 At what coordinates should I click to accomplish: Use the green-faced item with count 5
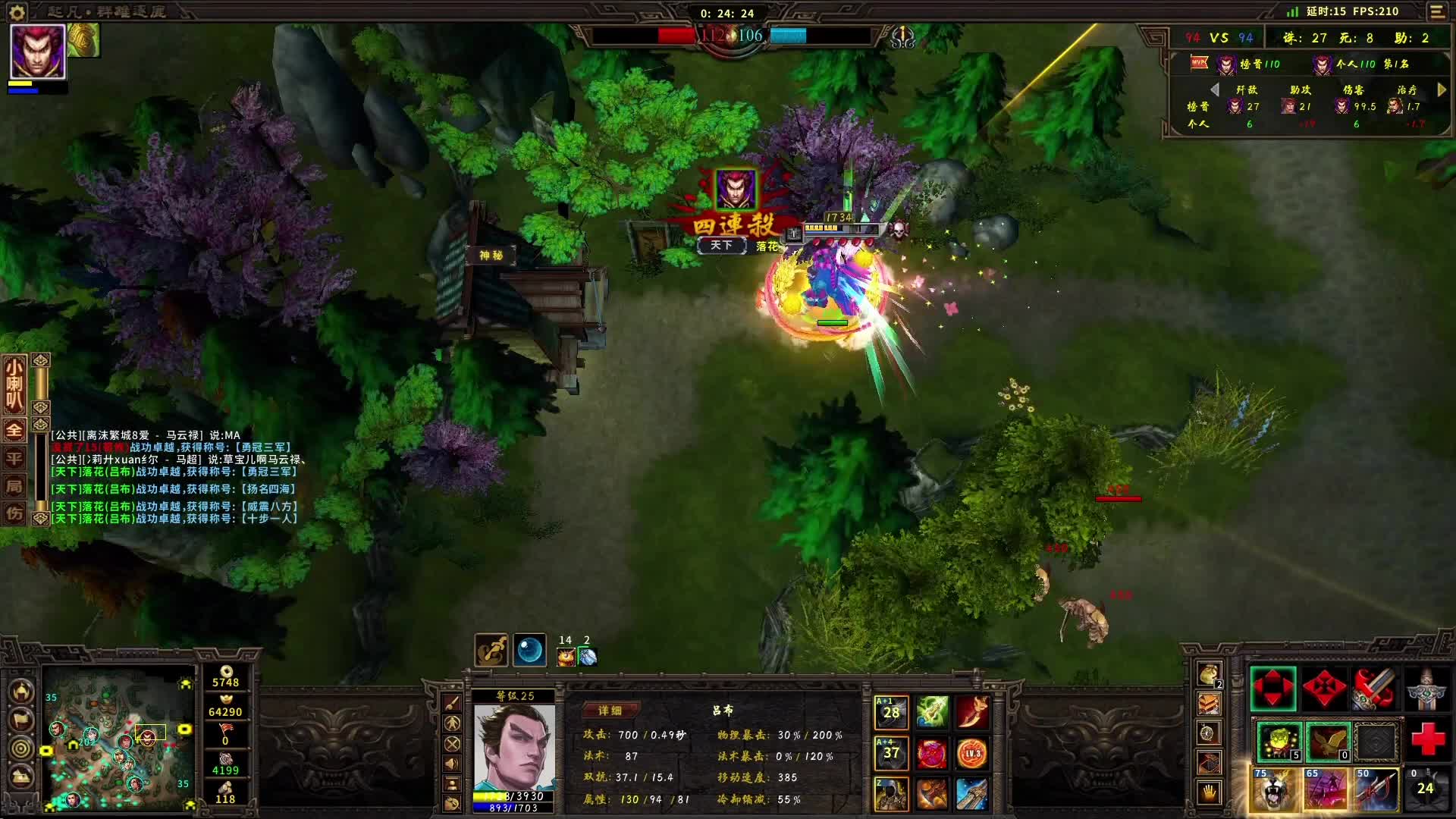[x=1278, y=741]
